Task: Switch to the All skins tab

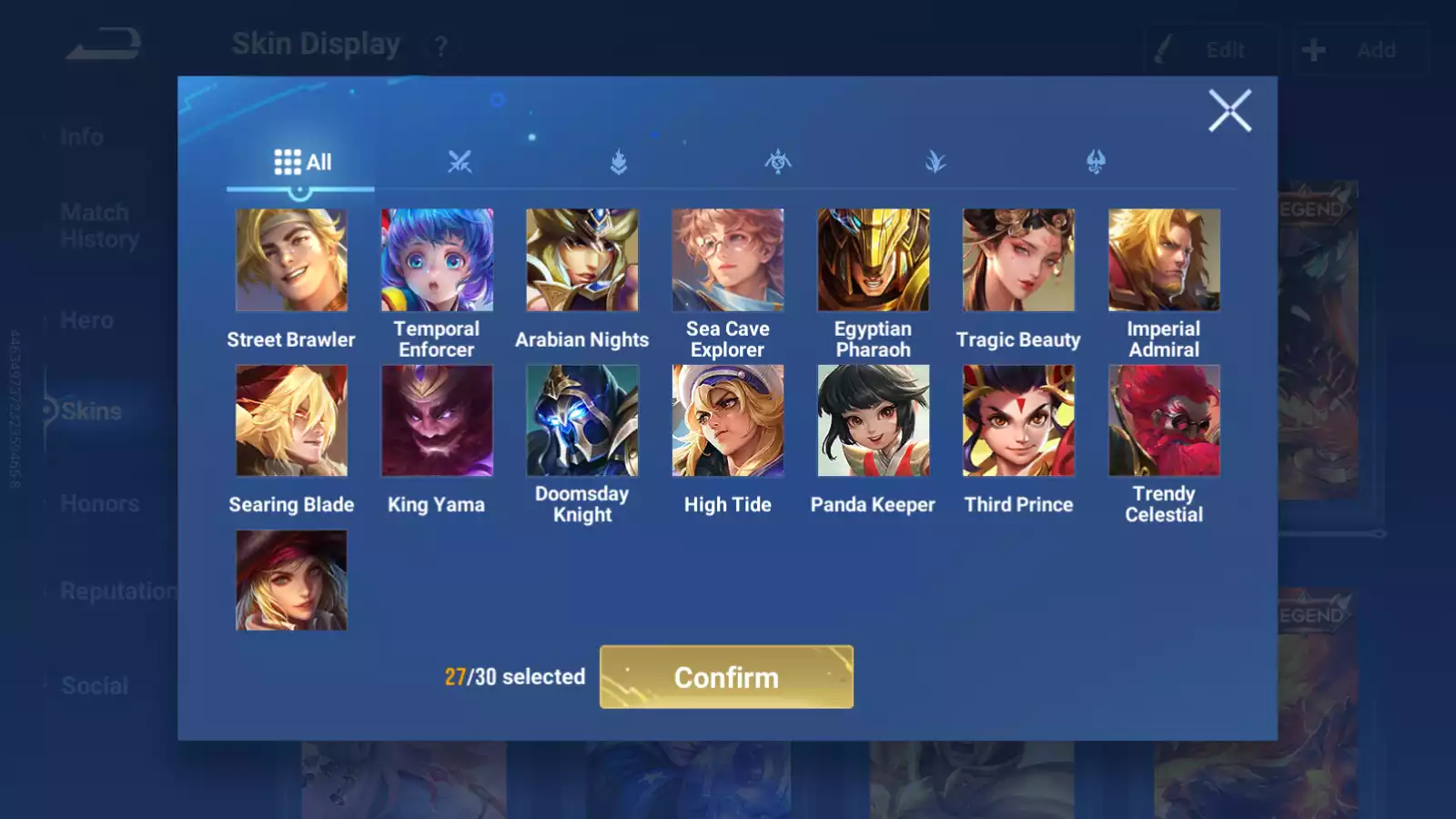Action: tap(302, 162)
